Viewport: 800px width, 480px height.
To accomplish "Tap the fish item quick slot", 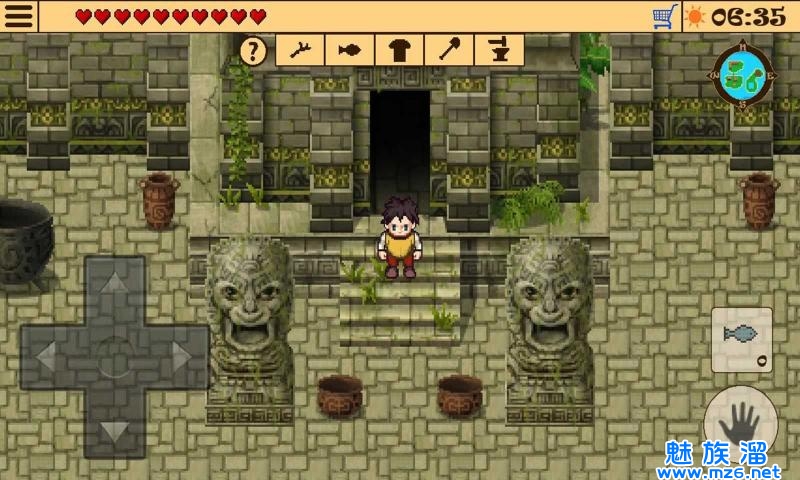I will pos(742,340).
